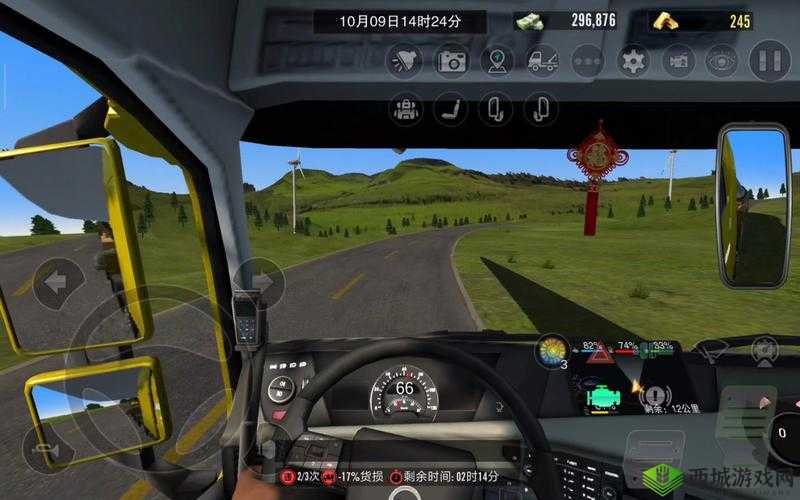Tap the left turn signal arrow
Image resolution: width=800 pixels, height=500 pixels.
(x=57, y=282)
